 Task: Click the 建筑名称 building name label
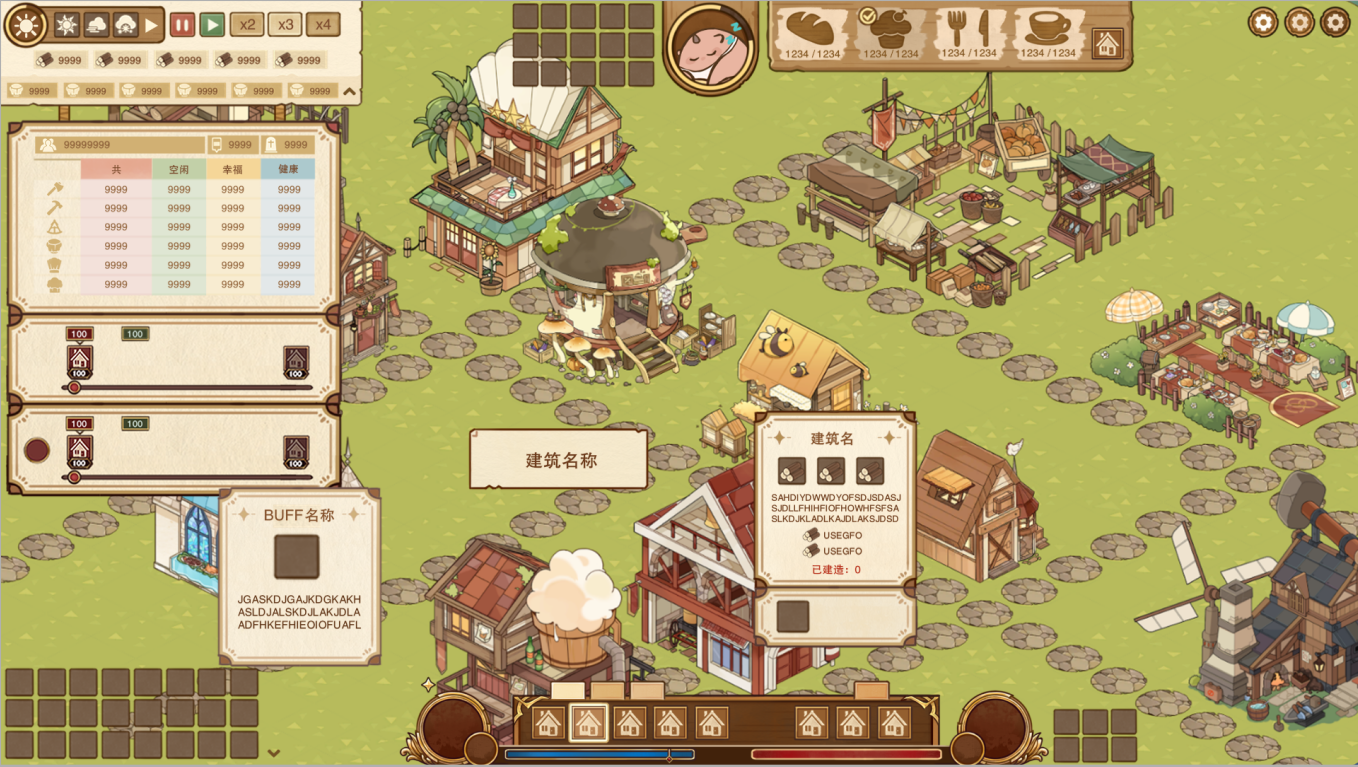coord(560,460)
